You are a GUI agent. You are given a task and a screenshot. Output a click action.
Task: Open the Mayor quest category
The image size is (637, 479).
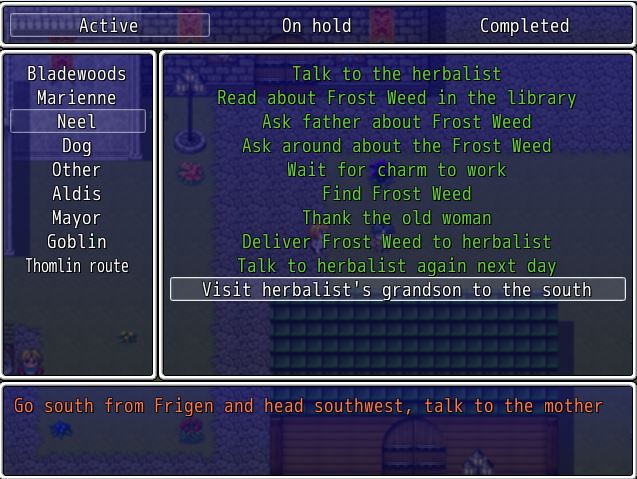(x=77, y=218)
